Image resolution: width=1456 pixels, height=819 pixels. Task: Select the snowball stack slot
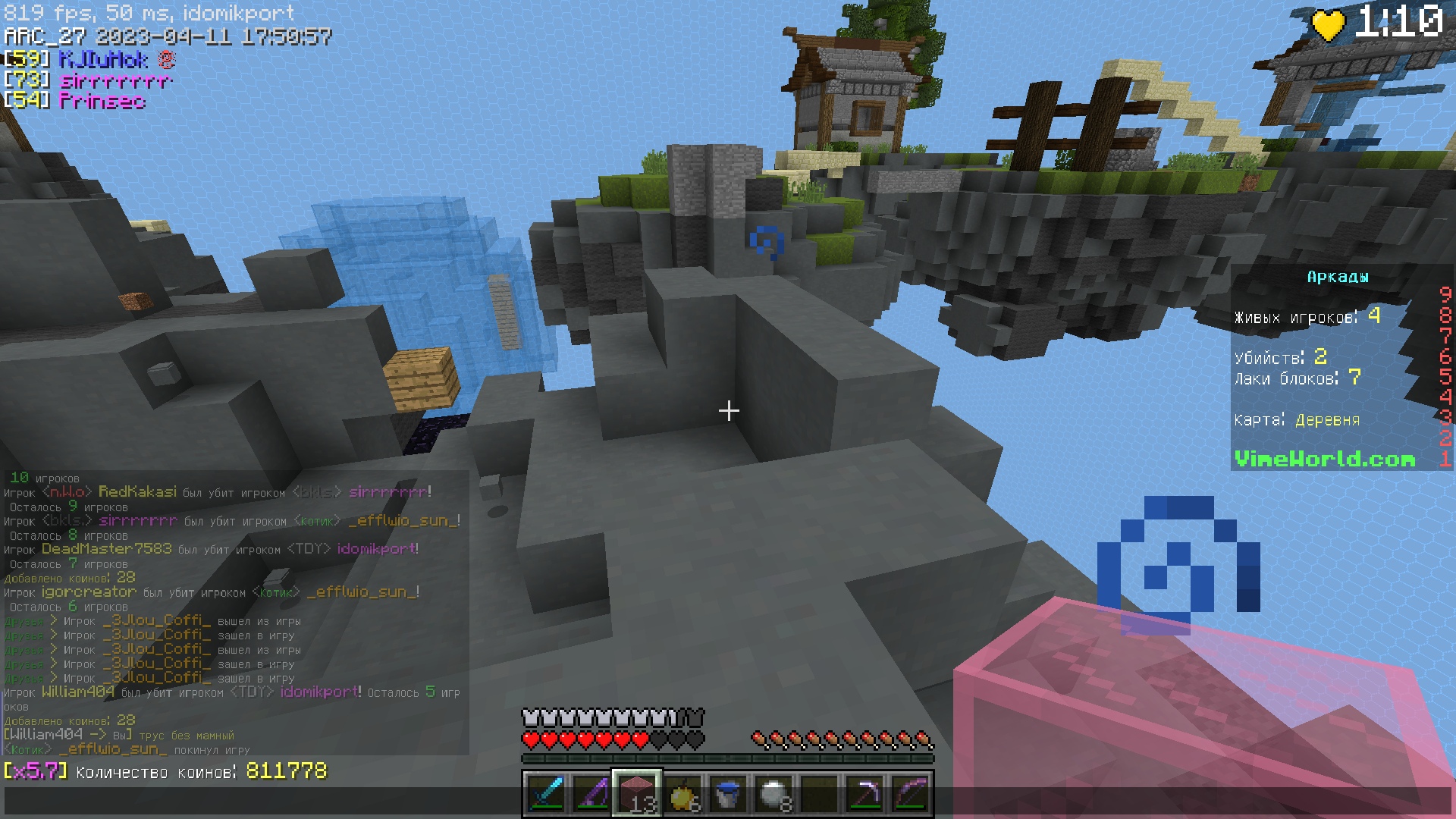[773, 794]
